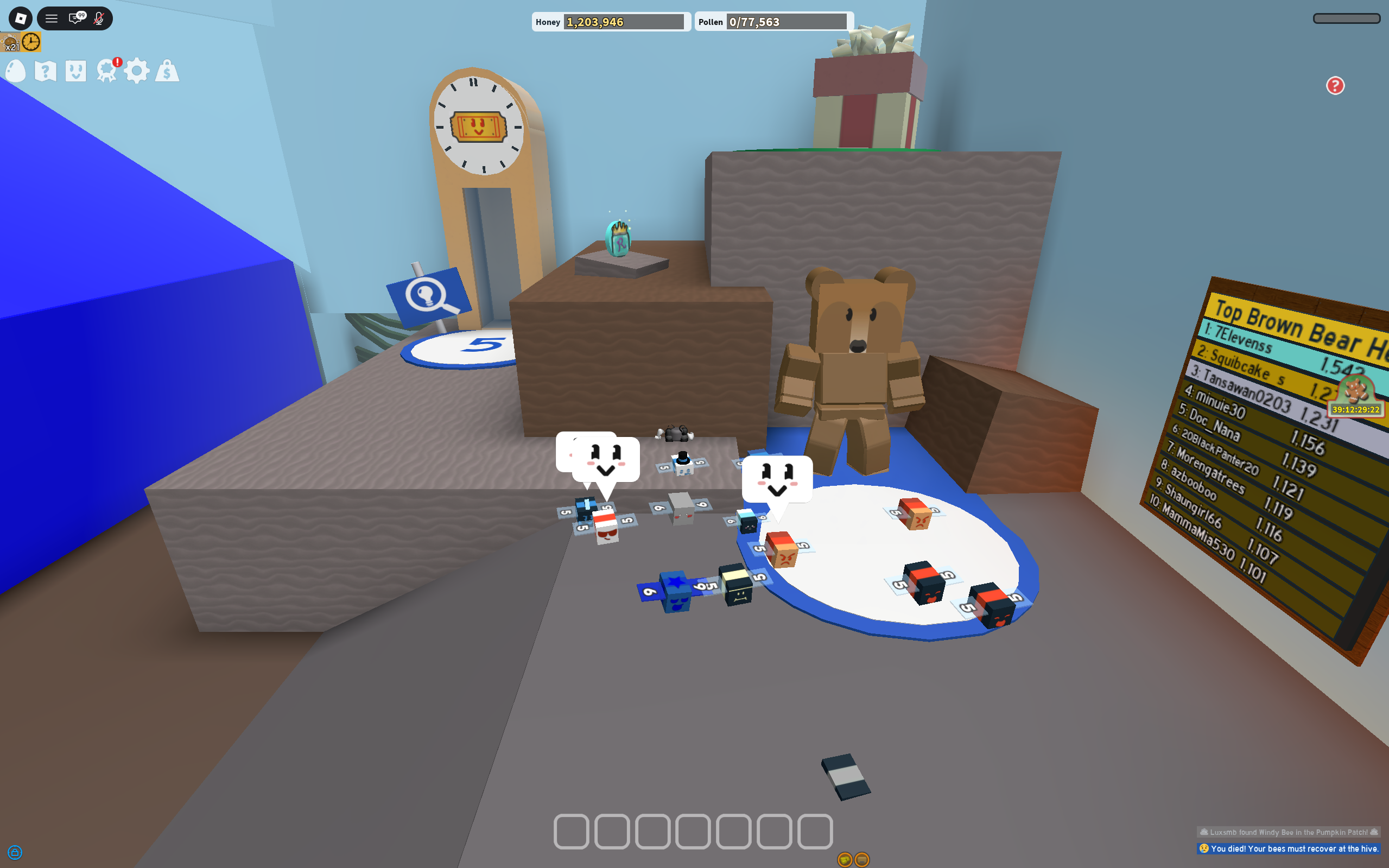Open the Roblox hamburger menu

(x=52, y=18)
